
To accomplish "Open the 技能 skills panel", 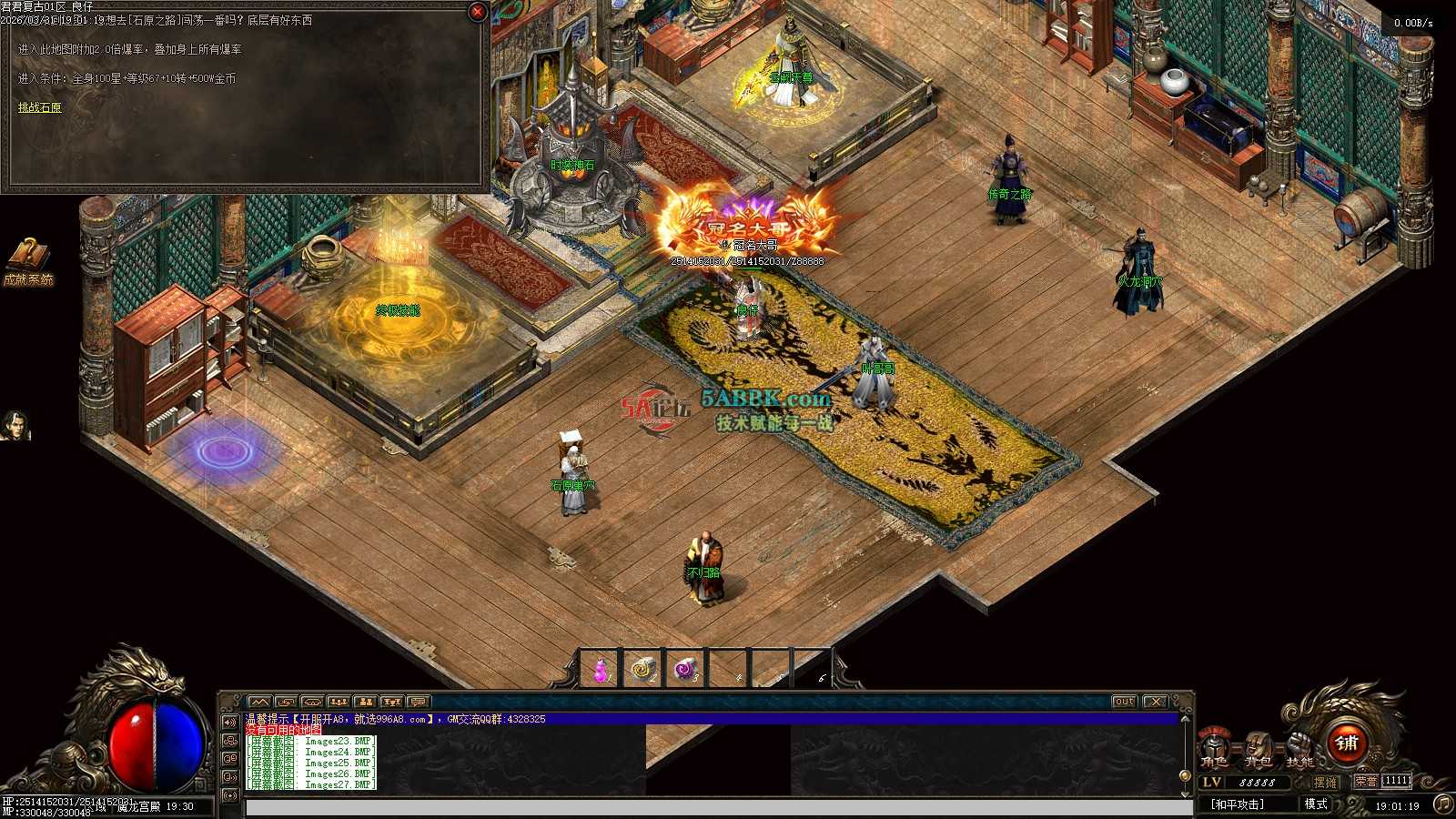I will [1299, 748].
